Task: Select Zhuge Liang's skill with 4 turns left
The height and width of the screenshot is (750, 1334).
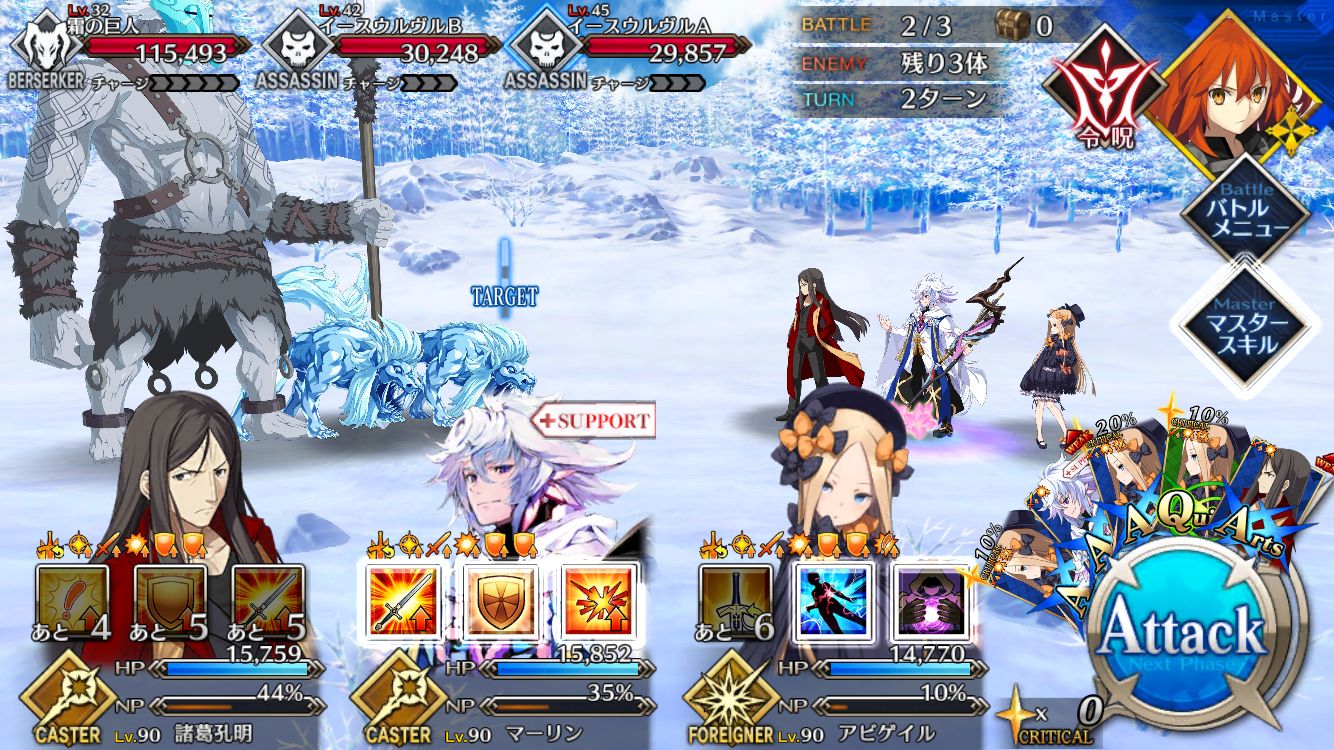Action: [72, 602]
